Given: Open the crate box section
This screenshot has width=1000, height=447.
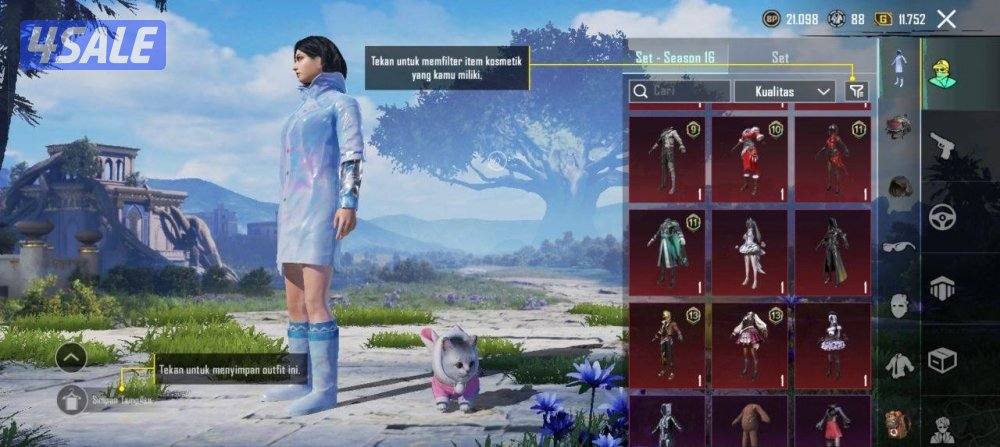Looking at the screenshot, I should 943,358.
